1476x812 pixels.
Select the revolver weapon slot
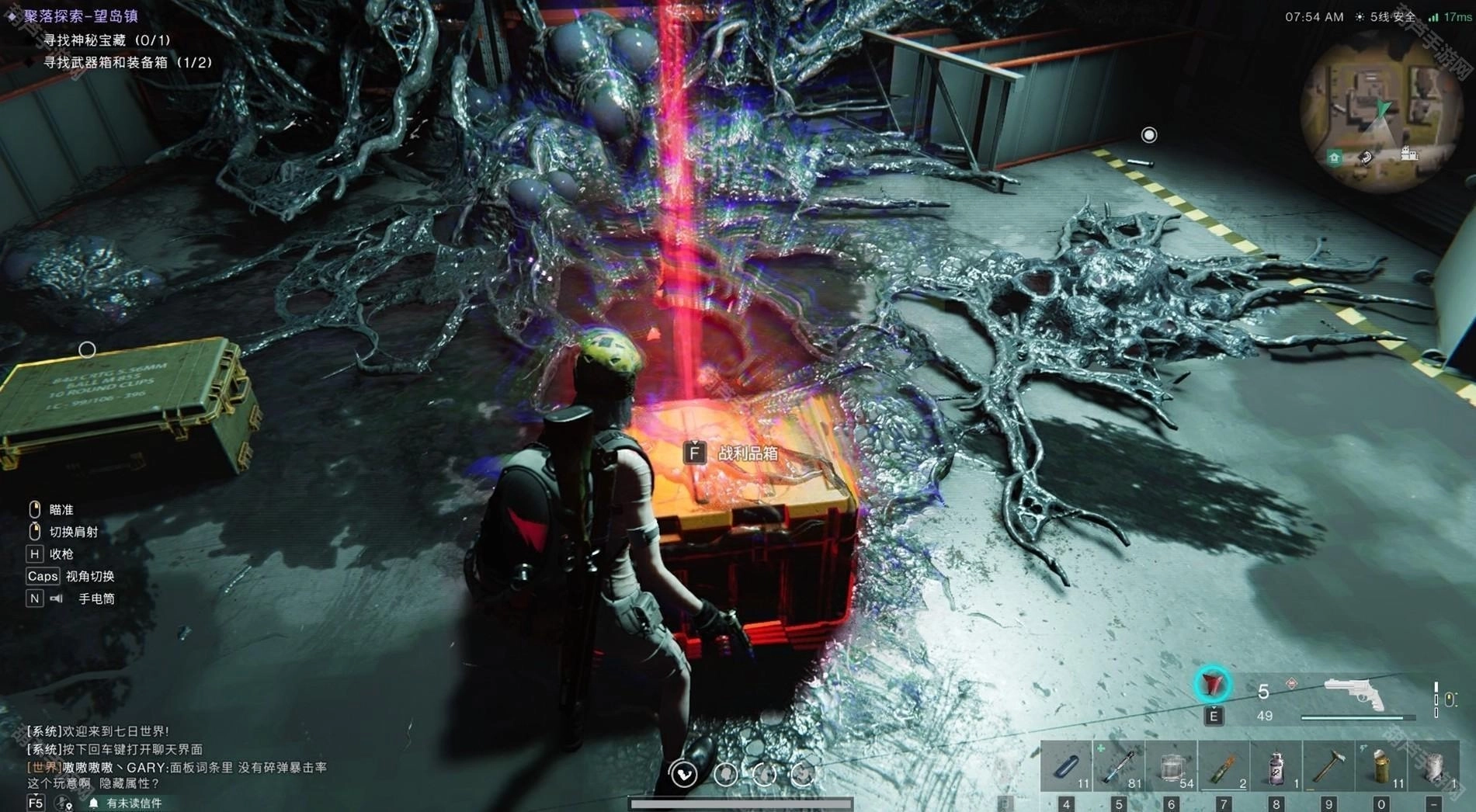pos(1355,693)
